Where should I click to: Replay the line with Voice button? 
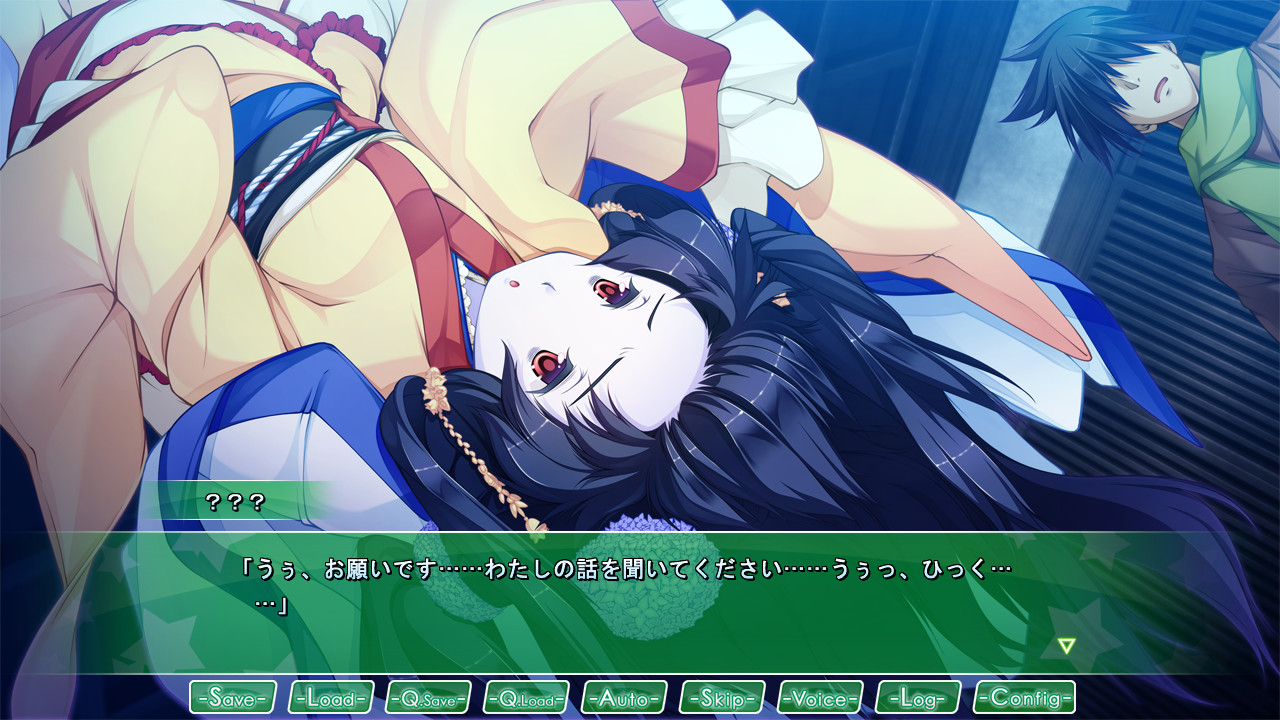point(820,697)
